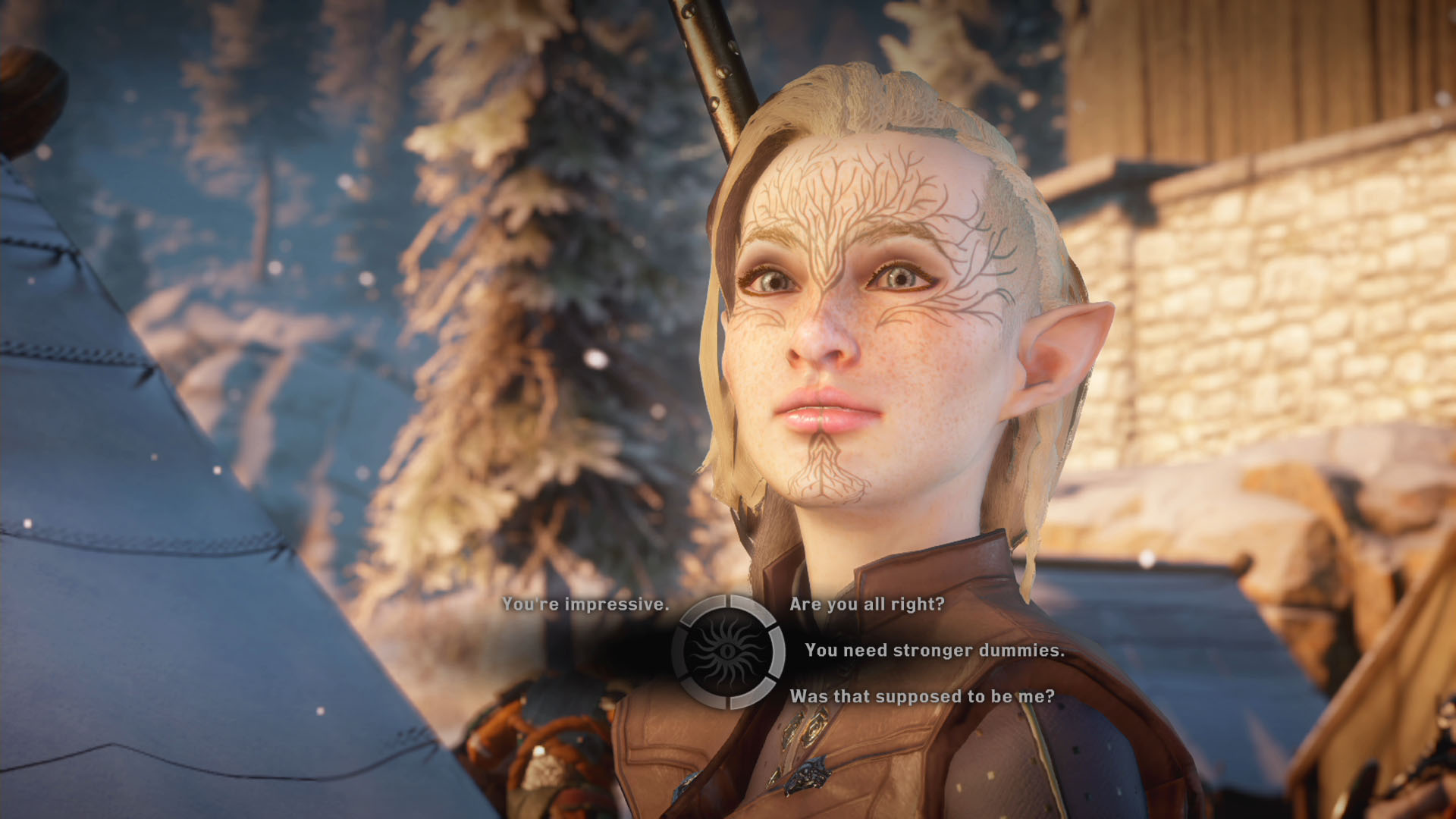
Task: Pick the "You need stronger dummies." response
Action: tap(934, 651)
